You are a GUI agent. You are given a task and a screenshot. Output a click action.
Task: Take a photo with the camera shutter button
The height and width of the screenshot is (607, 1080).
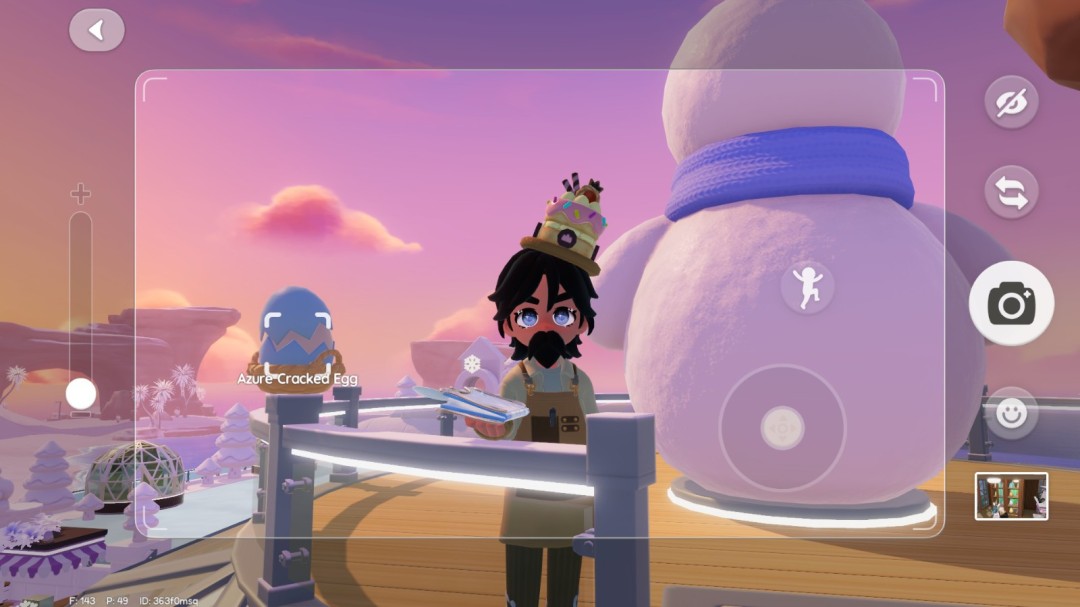(1011, 303)
